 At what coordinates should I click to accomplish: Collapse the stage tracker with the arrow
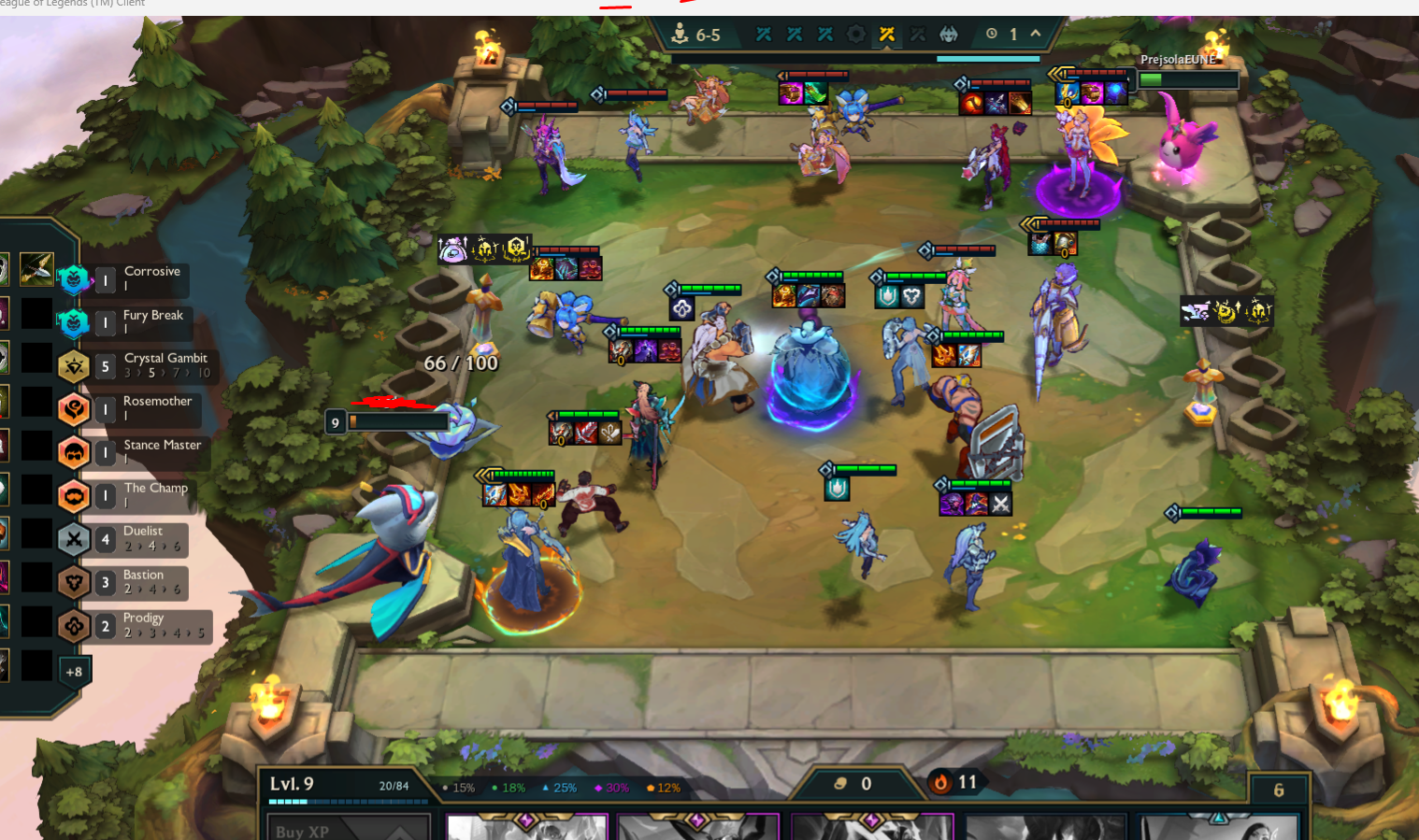[1036, 34]
